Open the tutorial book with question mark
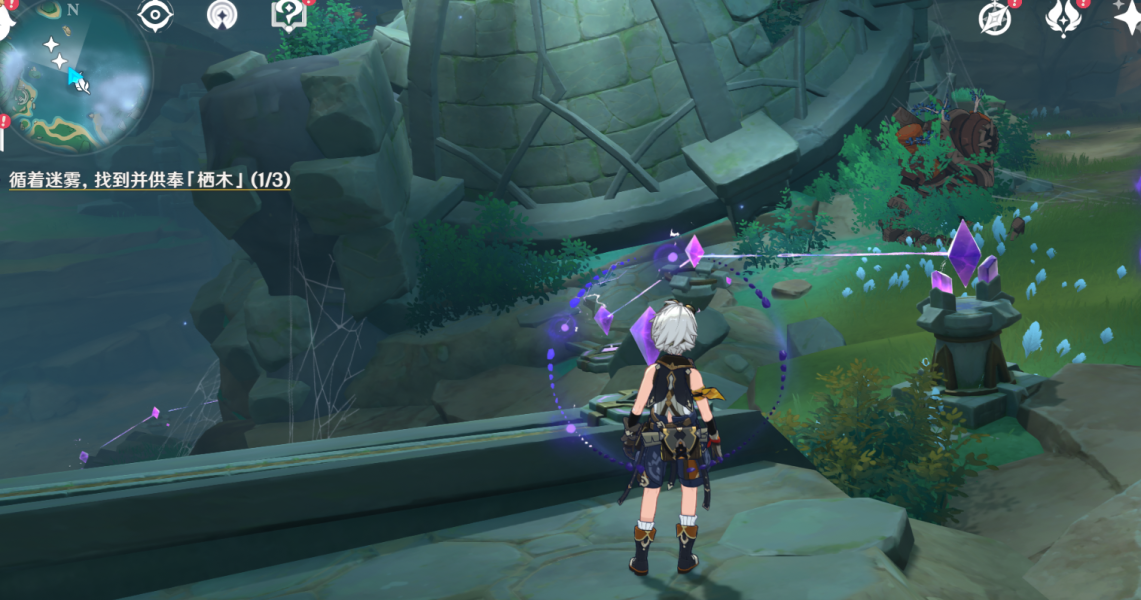Image resolution: width=1141 pixels, height=600 pixels. coord(287,14)
